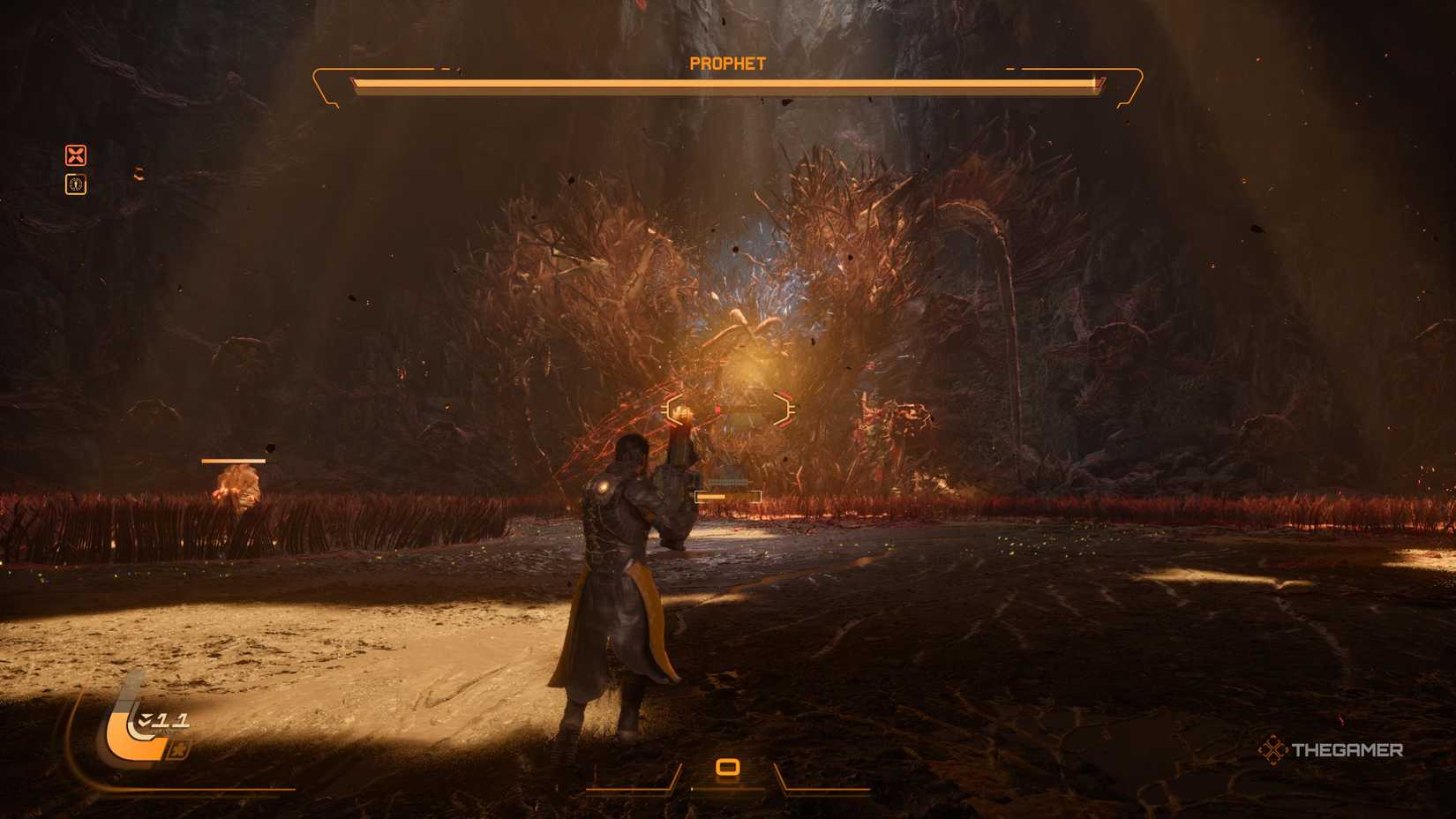Select the X-shaped buff icon top-left

tap(77, 156)
